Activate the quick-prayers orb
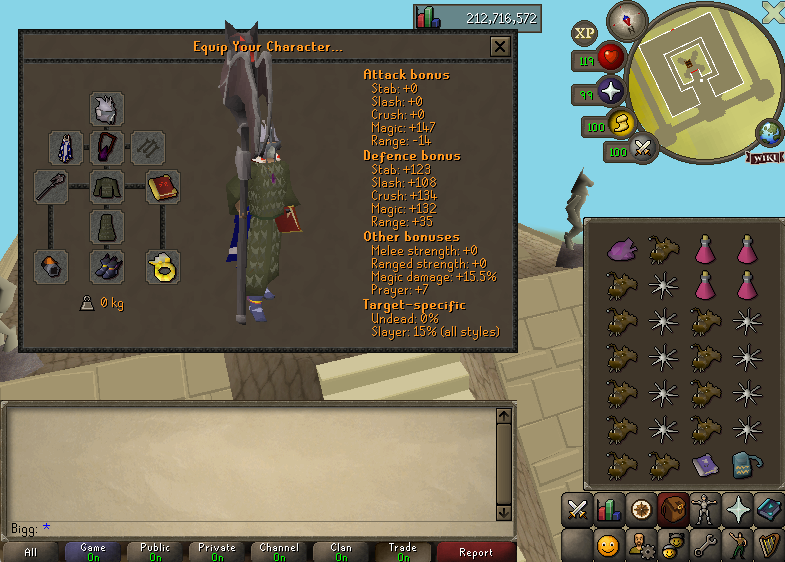This screenshot has height=562, width=785. tap(611, 93)
